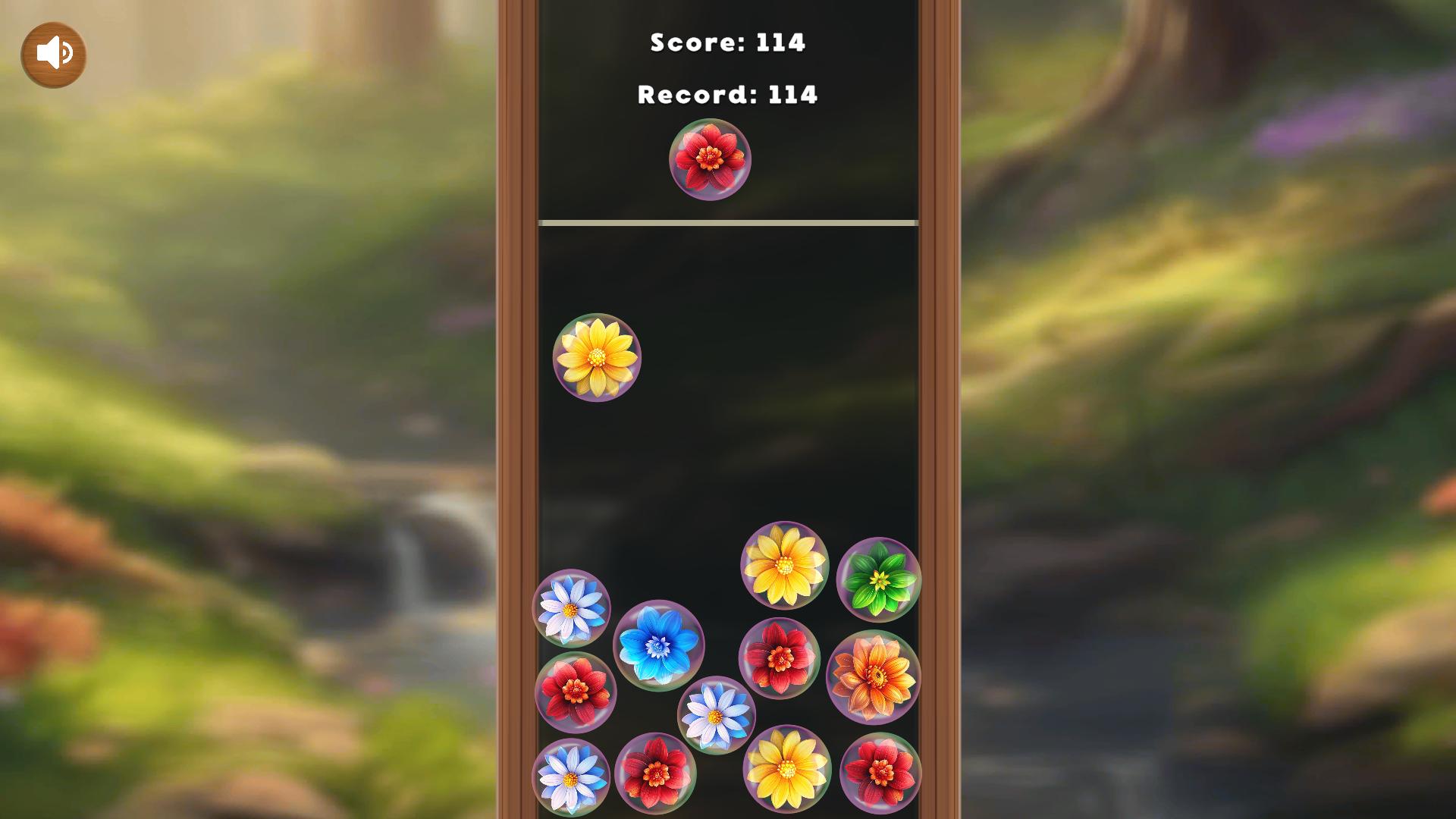Click the Score: 114 text
This screenshot has width=1456, height=819.
pyautogui.click(x=726, y=43)
